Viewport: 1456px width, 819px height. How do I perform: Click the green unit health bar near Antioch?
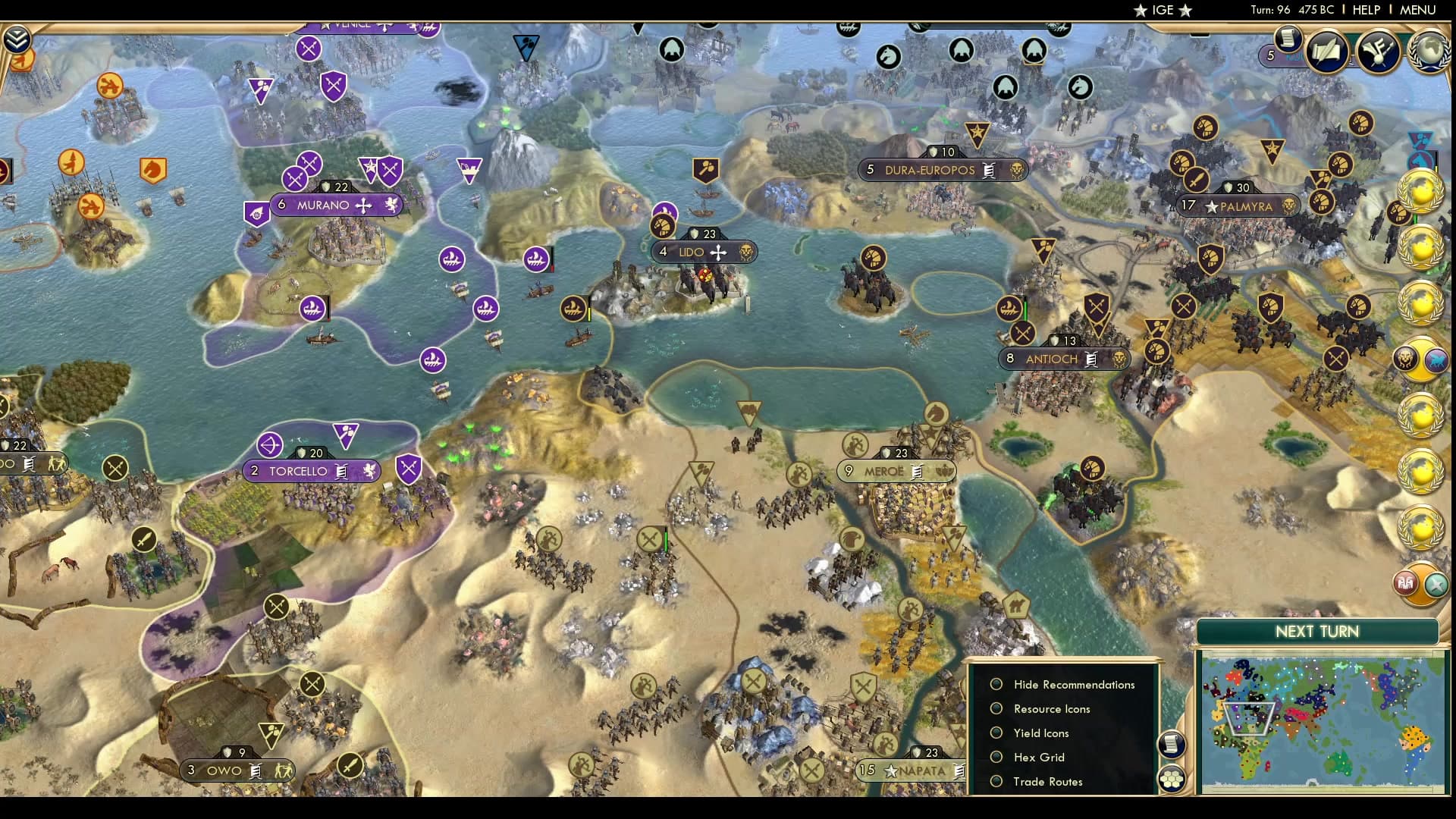click(x=1025, y=308)
